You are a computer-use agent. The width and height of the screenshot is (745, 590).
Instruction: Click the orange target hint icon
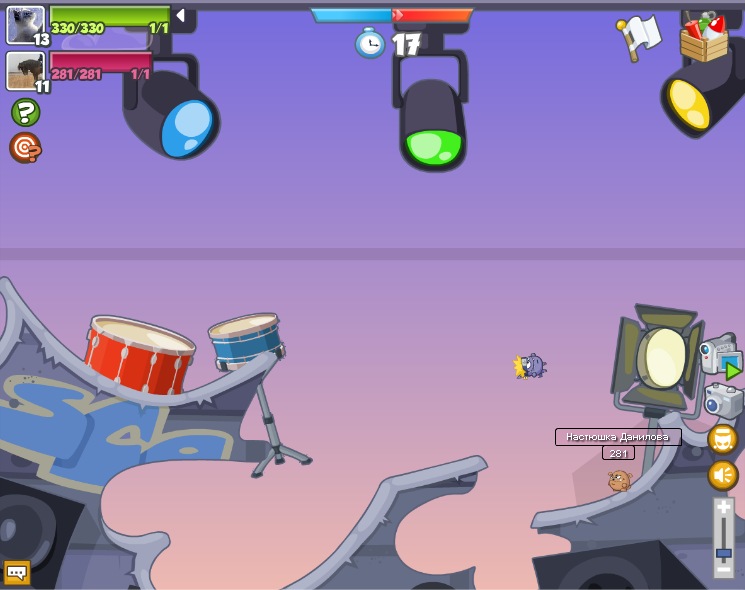tap(25, 148)
